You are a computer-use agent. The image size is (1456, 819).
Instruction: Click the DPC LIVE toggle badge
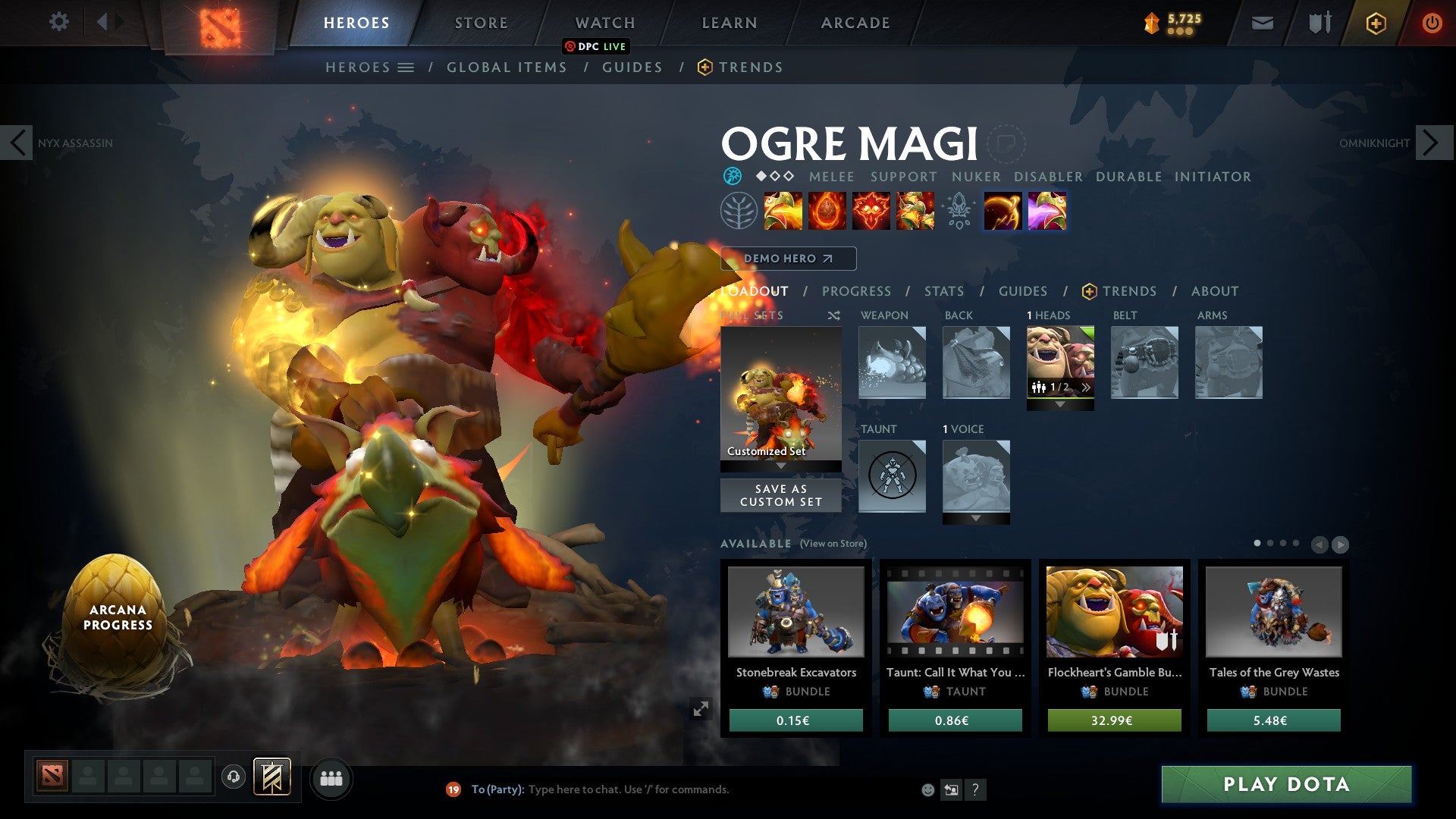pyautogui.click(x=598, y=46)
